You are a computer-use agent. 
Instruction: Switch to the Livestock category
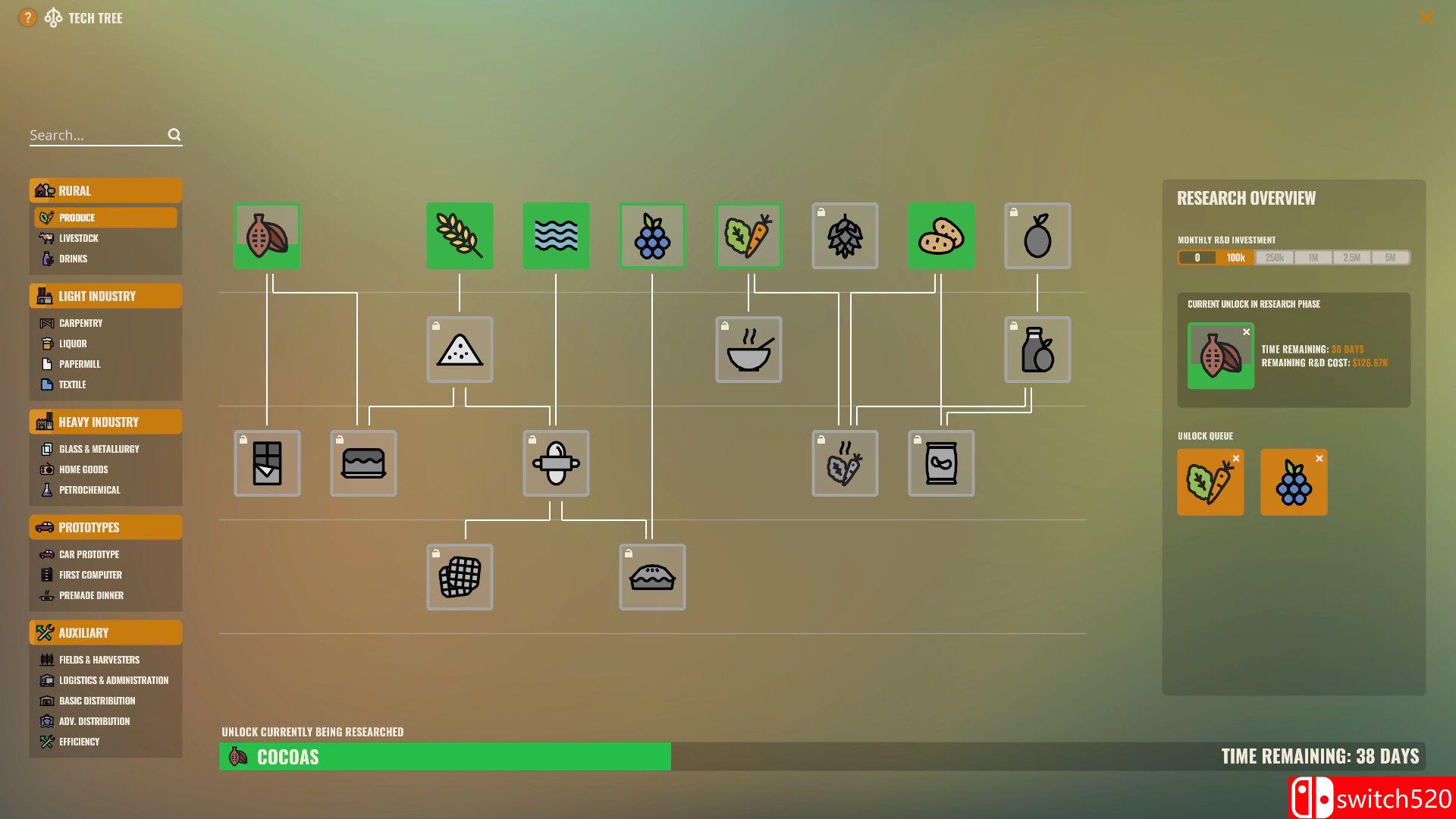coord(79,238)
